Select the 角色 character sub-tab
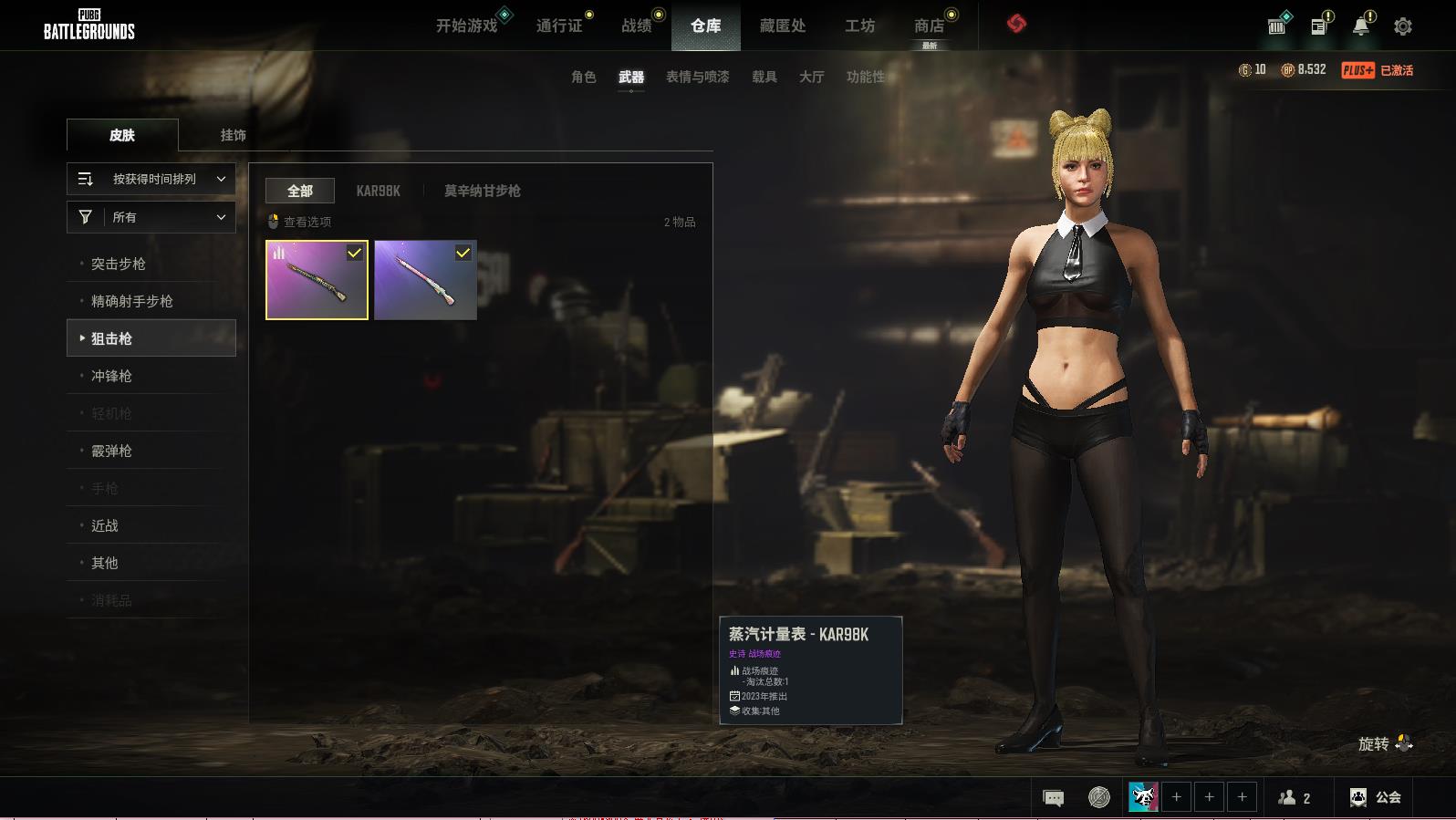Image resolution: width=1456 pixels, height=820 pixels. [584, 77]
